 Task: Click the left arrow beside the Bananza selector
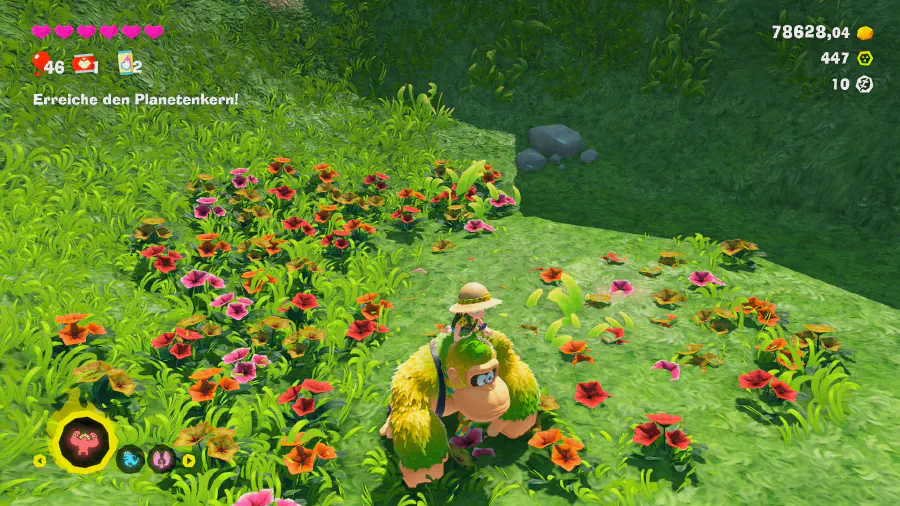point(40,461)
